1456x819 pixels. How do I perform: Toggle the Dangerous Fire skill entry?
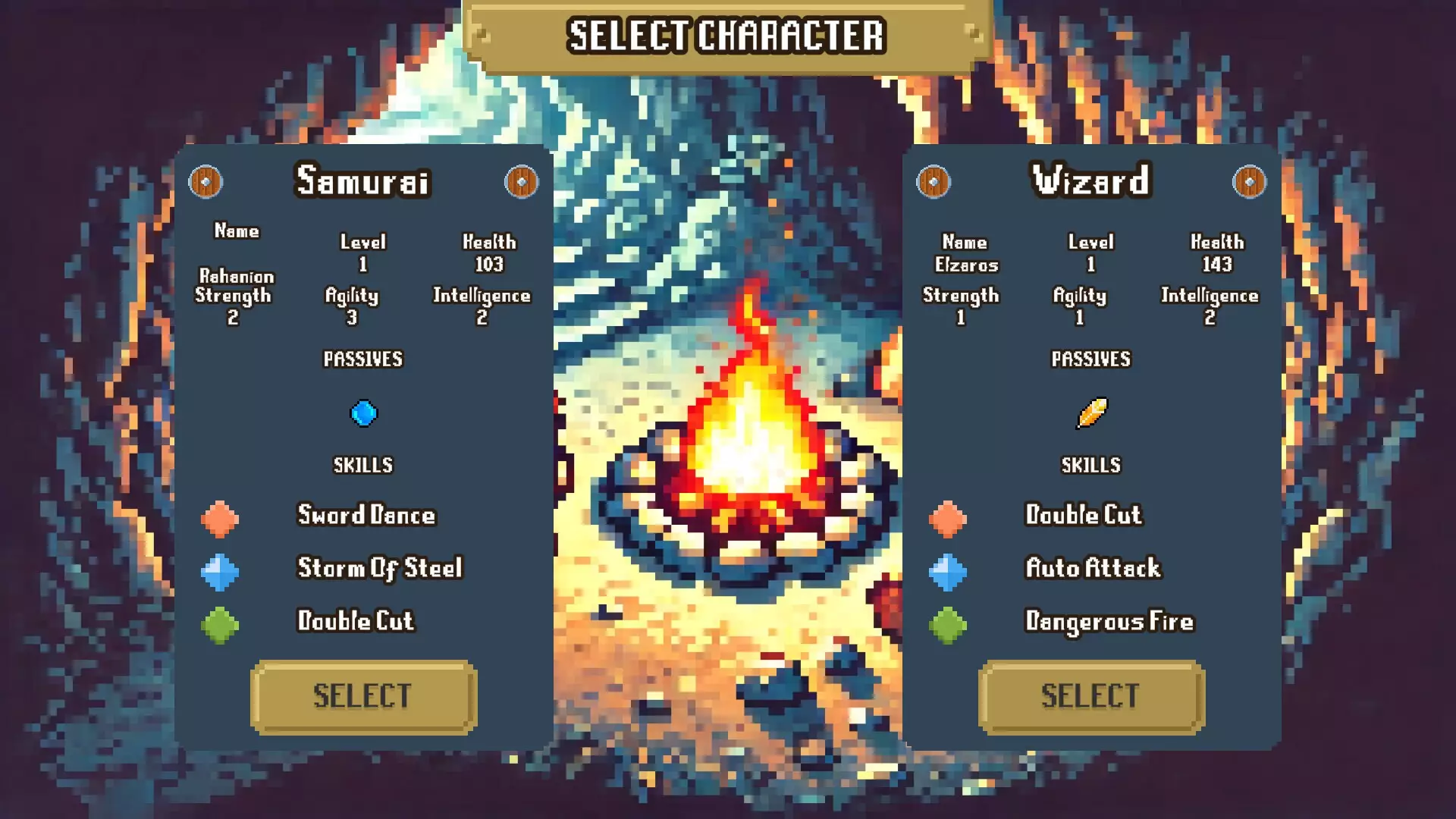(1108, 622)
